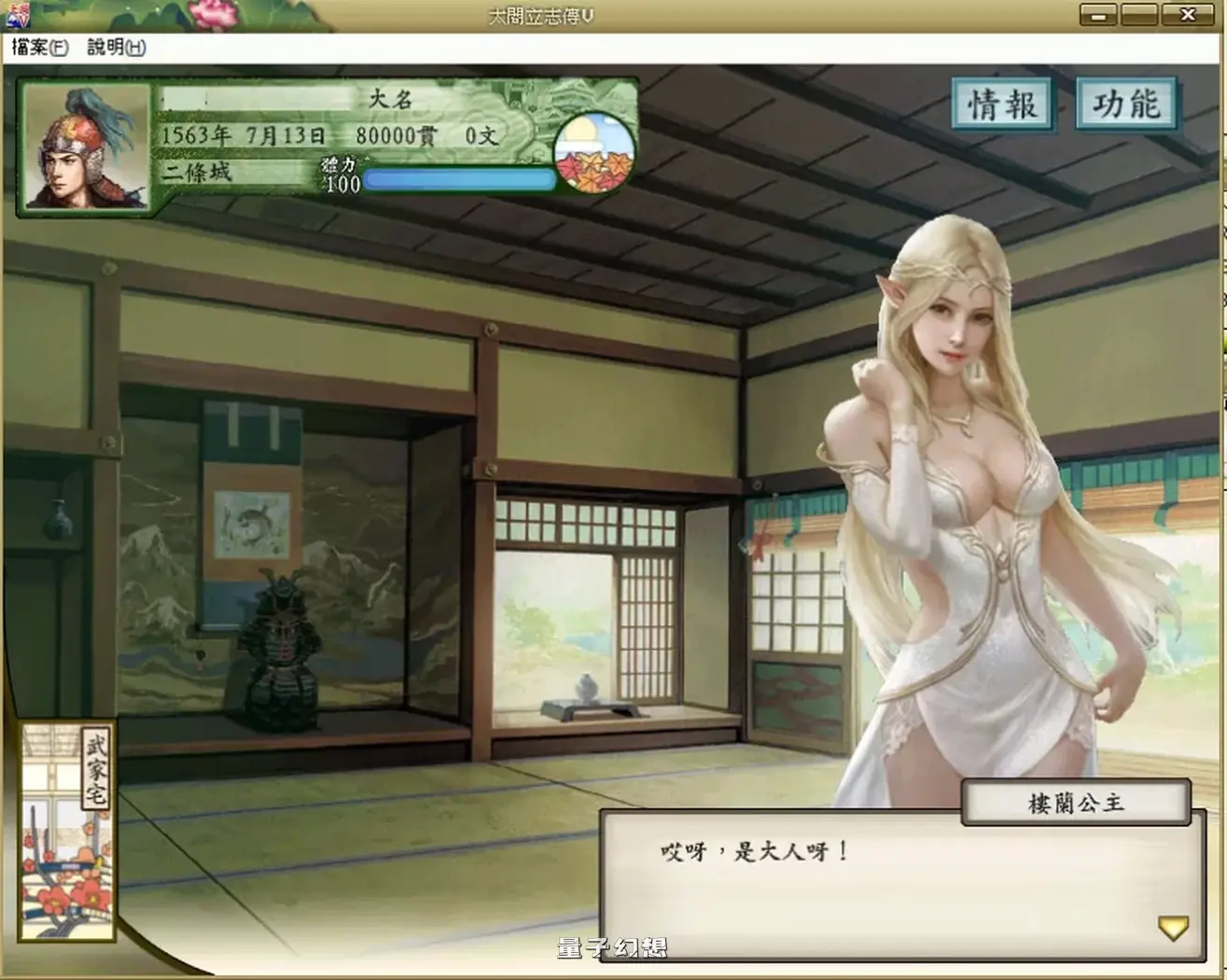Screen dimensions: 1227x980
Task: Expand the date display showing 1563年7月13日
Action: point(243,136)
